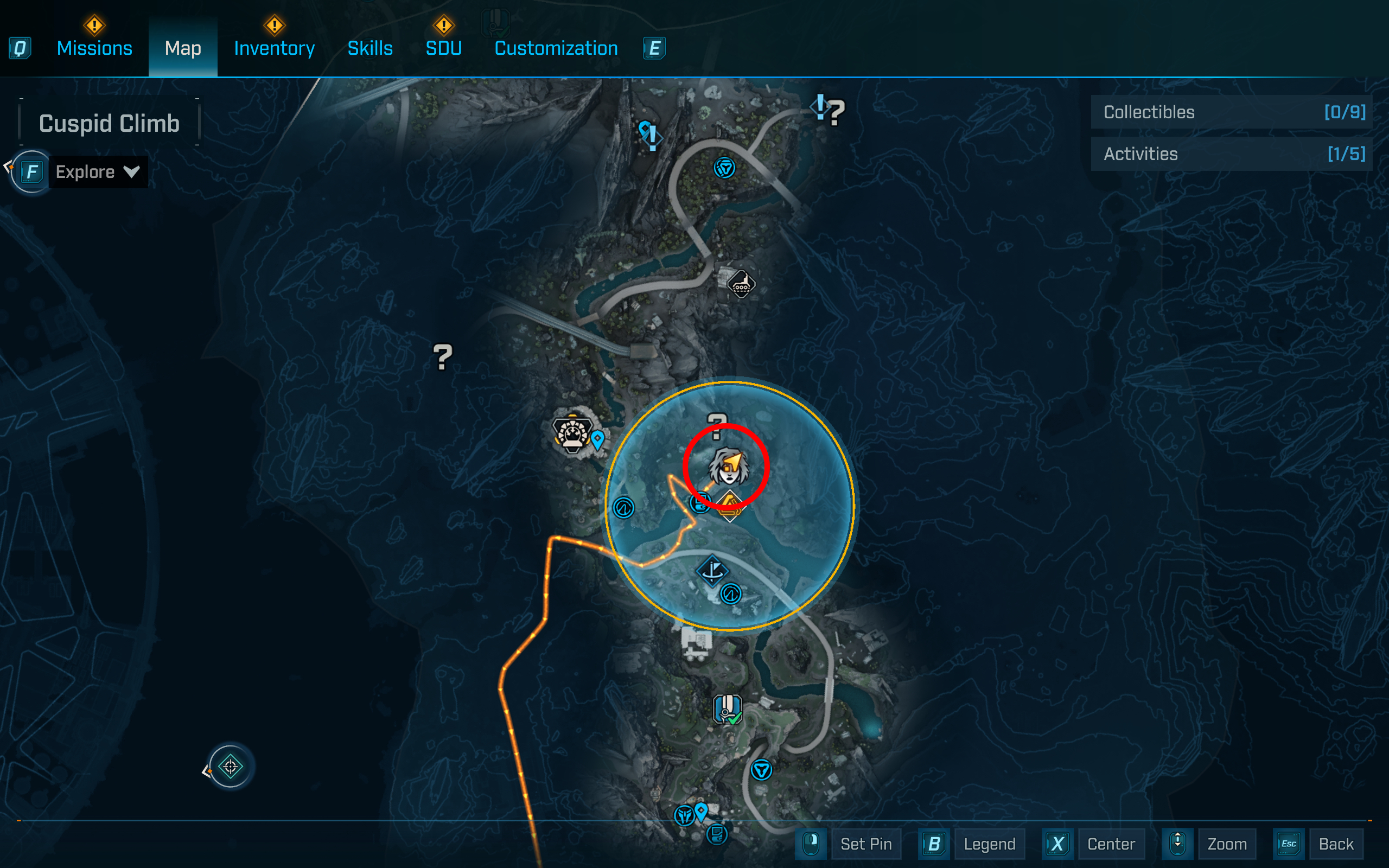This screenshot has height=868, width=1389.
Task: Collapse the panel using the chevron beside the F badge
Action: (x=7, y=166)
